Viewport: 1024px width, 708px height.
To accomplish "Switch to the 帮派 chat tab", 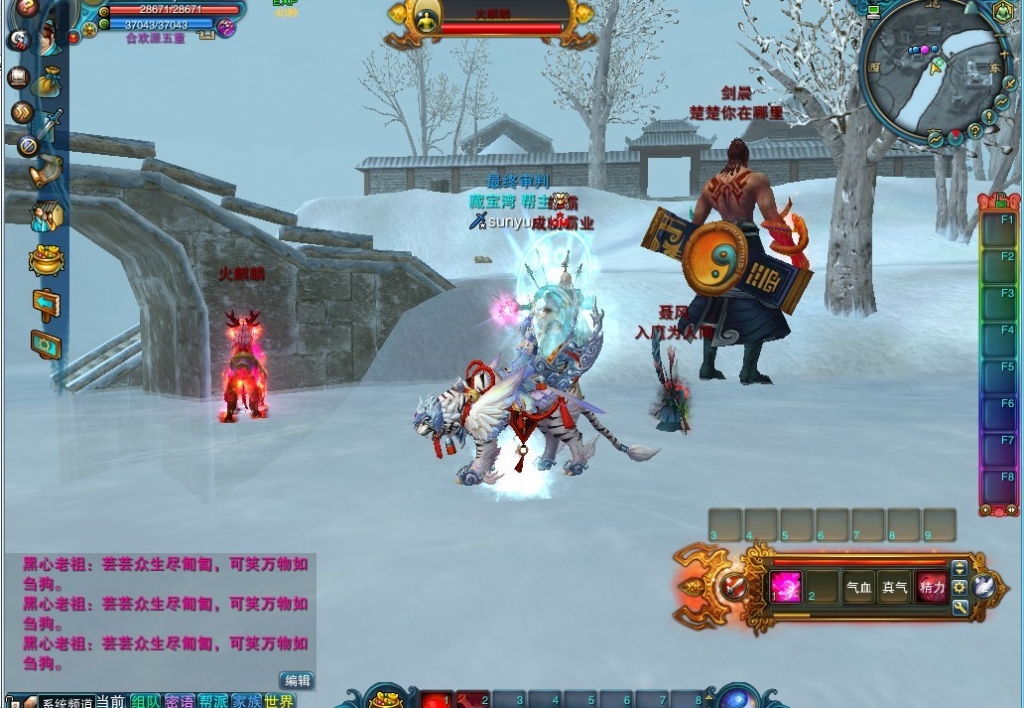I will [212, 701].
